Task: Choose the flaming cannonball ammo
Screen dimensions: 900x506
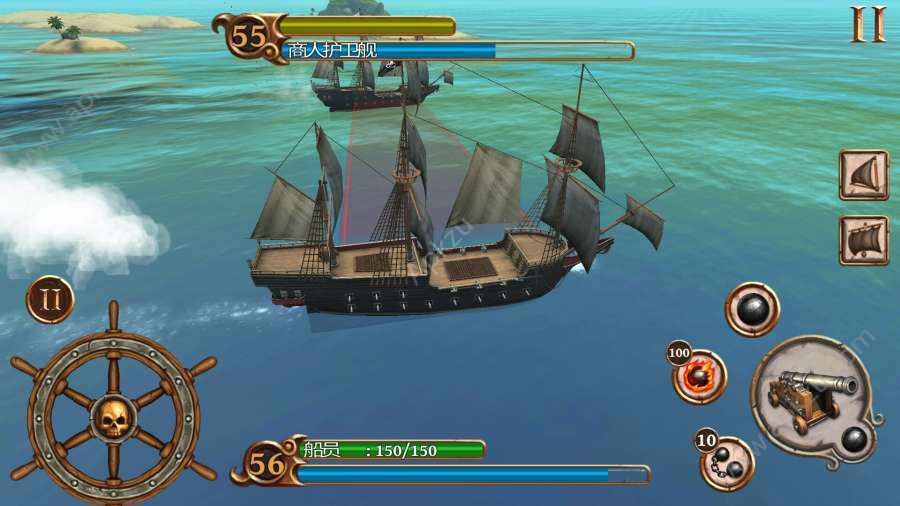Action: pyautogui.click(x=698, y=377)
